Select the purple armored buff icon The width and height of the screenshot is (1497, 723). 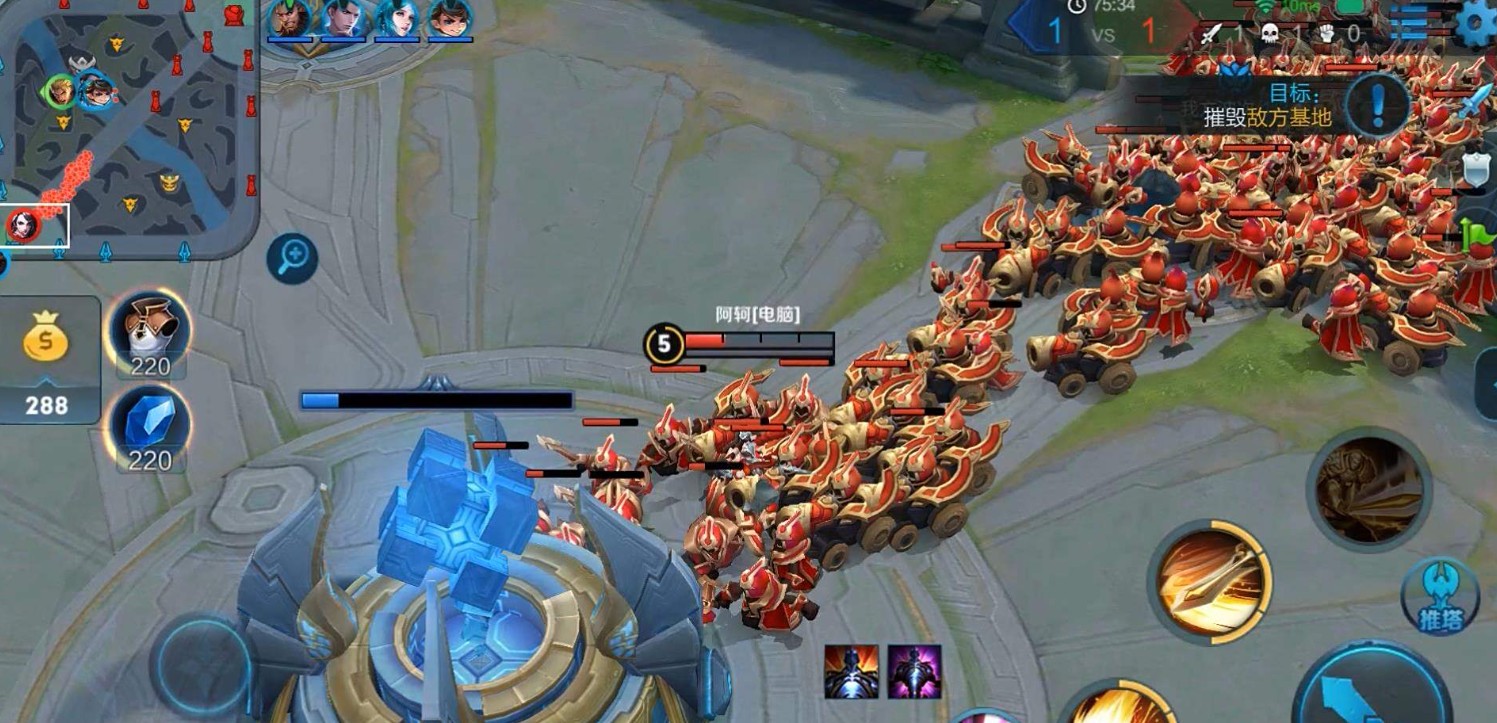(x=914, y=671)
